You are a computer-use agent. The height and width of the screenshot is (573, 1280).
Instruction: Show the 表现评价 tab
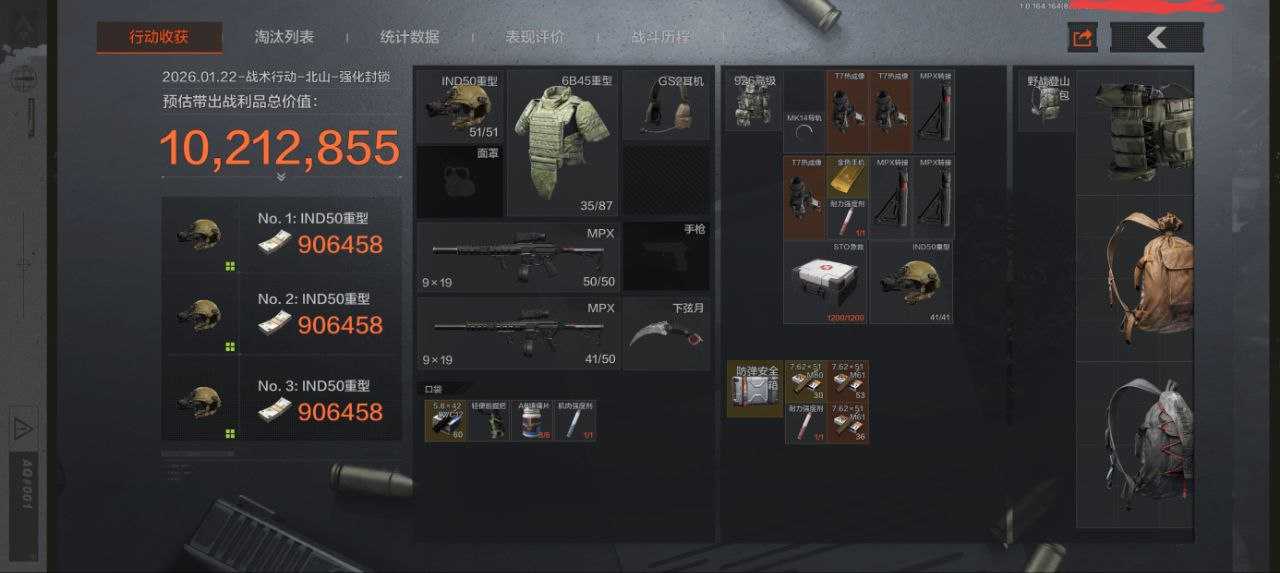point(535,37)
